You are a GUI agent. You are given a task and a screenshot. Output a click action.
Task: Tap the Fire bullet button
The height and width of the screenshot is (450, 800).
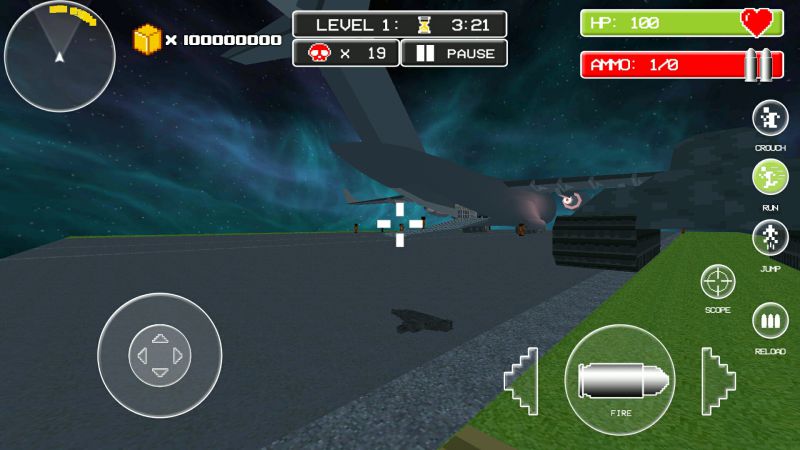tap(619, 379)
